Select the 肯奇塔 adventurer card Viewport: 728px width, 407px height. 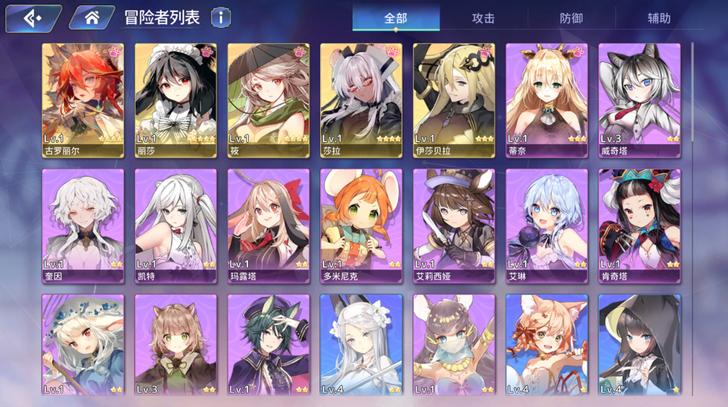click(x=639, y=225)
